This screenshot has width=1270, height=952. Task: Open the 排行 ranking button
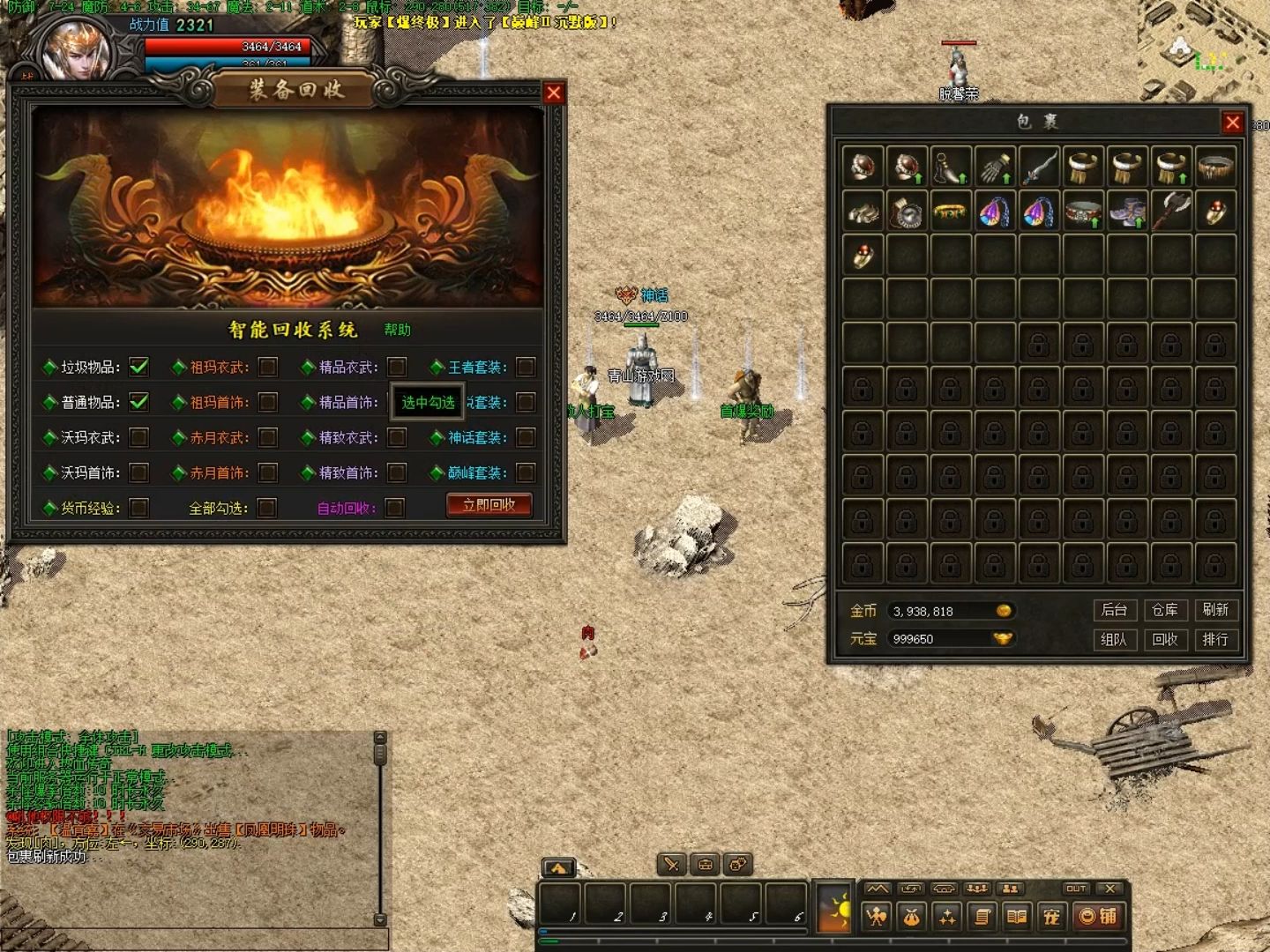tap(1214, 640)
